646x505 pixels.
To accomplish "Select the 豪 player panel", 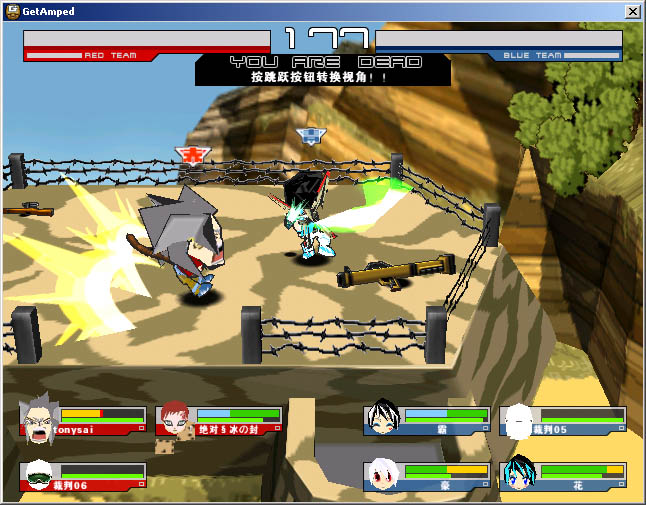I will click(428, 477).
